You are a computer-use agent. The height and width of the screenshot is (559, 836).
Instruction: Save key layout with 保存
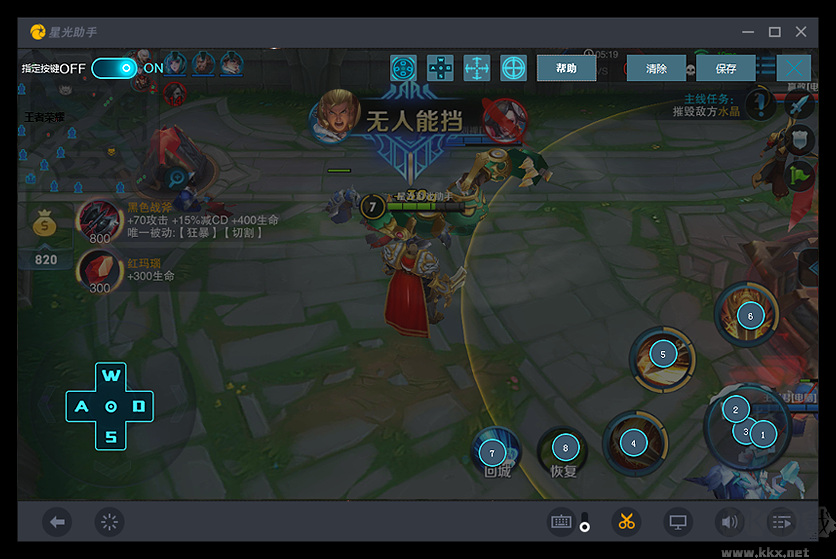pyautogui.click(x=726, y=68)
